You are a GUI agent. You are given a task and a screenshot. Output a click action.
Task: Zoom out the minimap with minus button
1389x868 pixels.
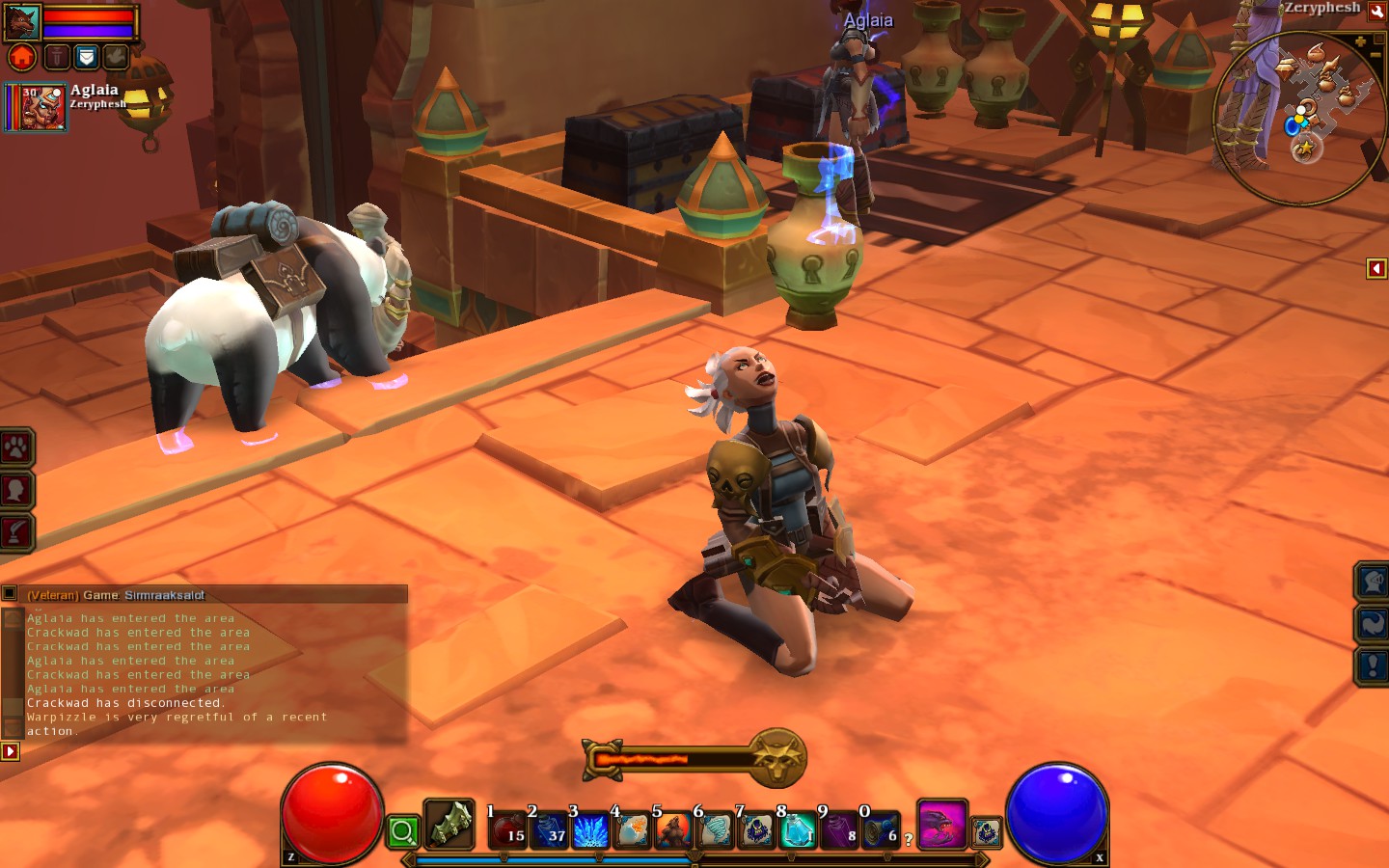click(1375, 56)
